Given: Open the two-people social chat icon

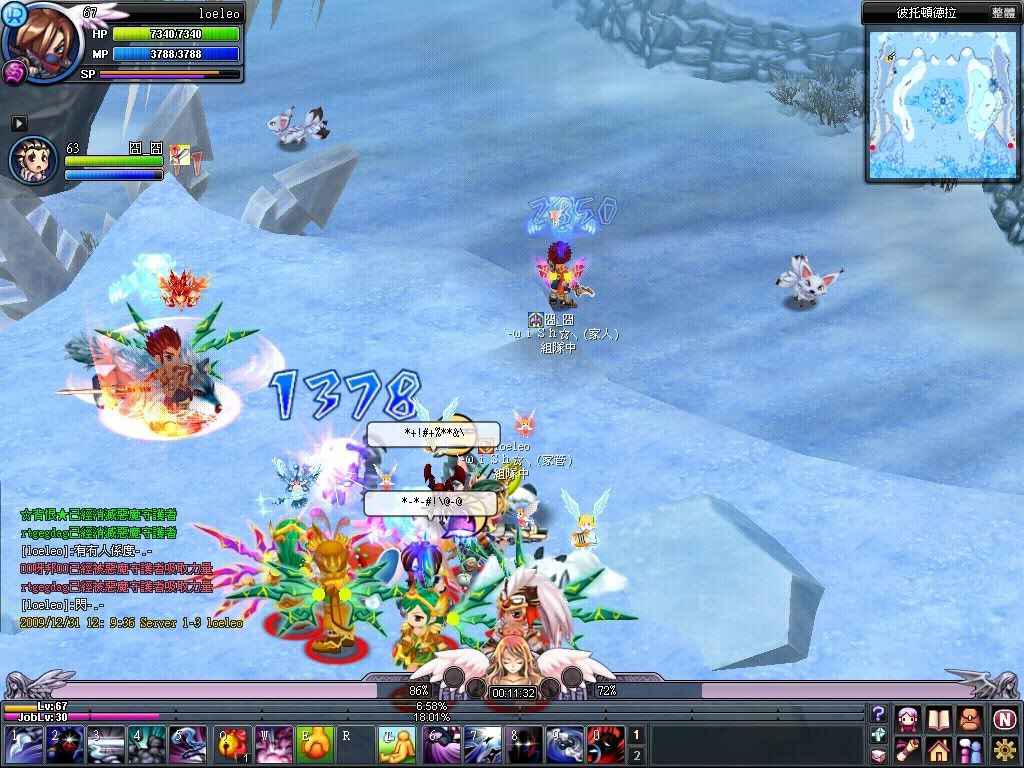Looking at the screenshot, I should (969, 749).
